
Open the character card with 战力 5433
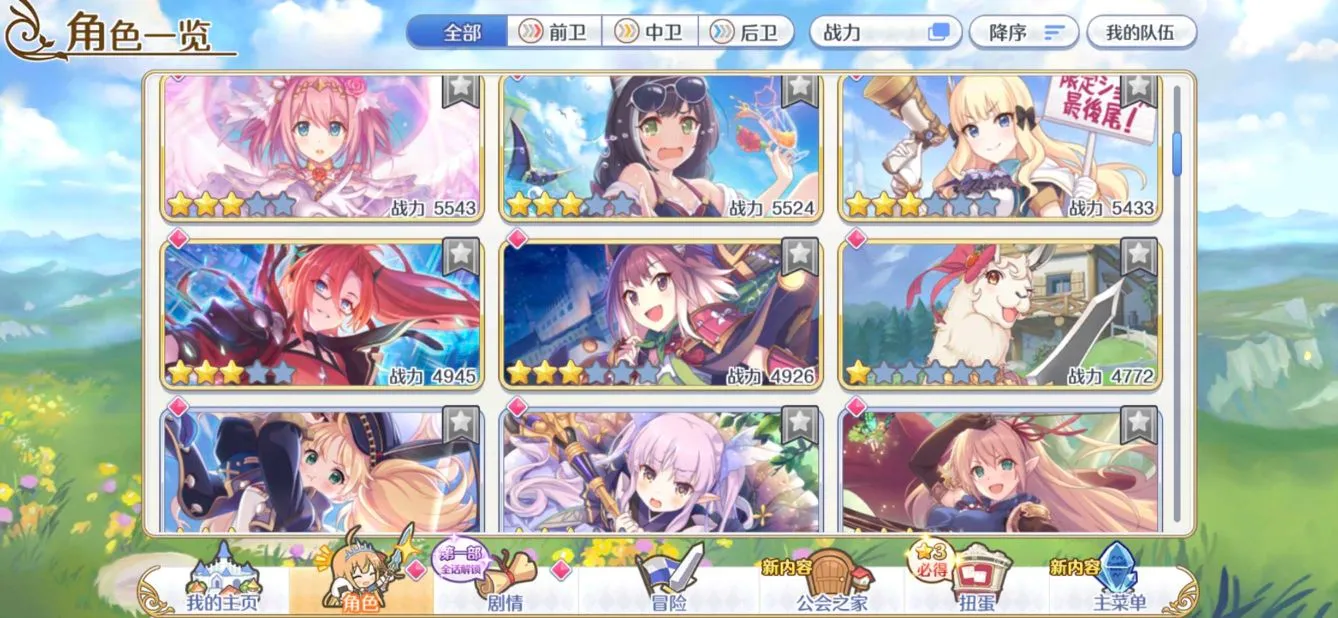[x=1000, y=148]
